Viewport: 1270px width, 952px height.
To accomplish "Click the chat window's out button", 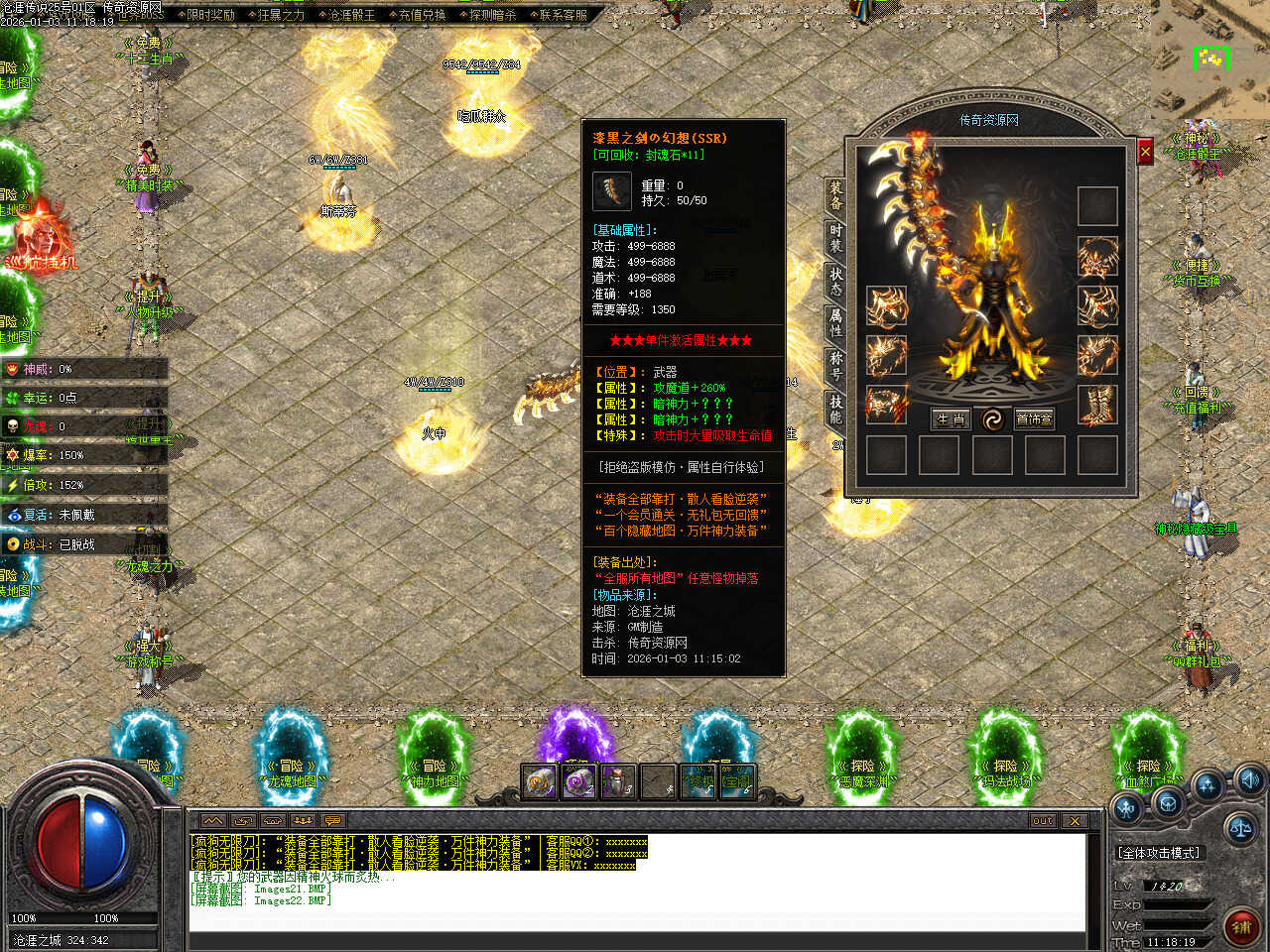I will coord(1042,821).
